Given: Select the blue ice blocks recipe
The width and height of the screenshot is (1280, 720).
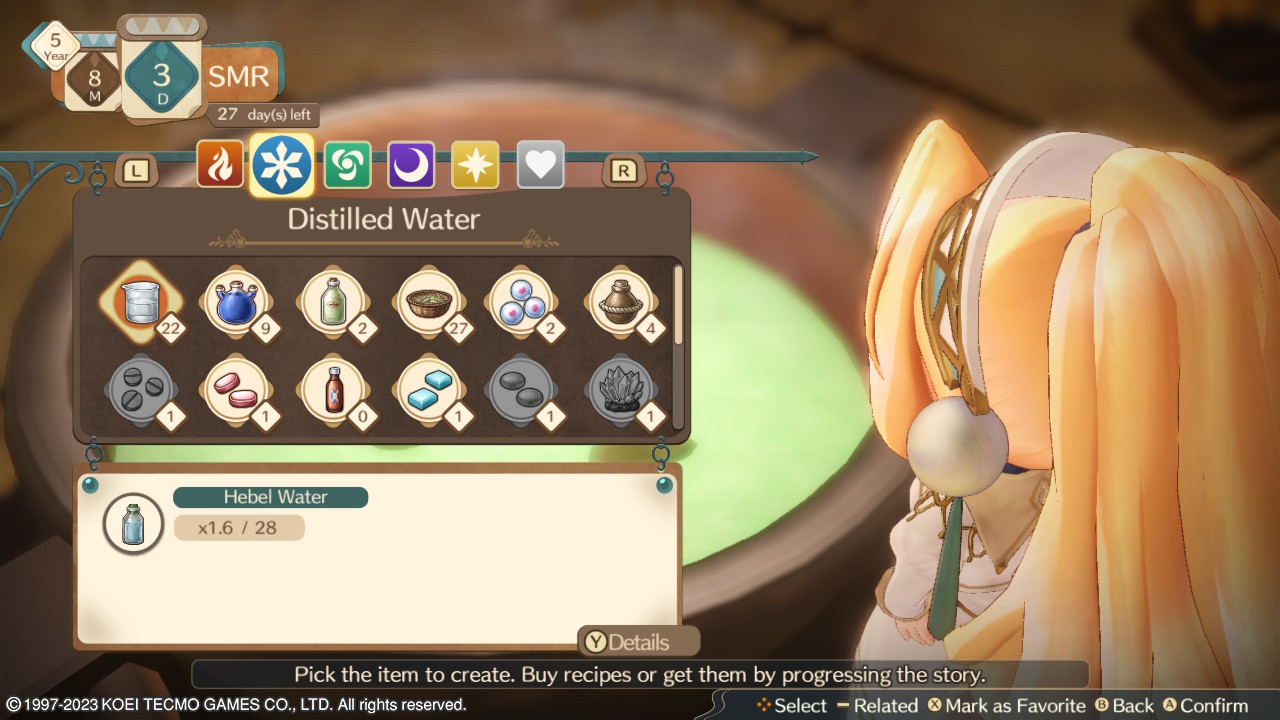Looking at the screenshot, I should (428, 389).
